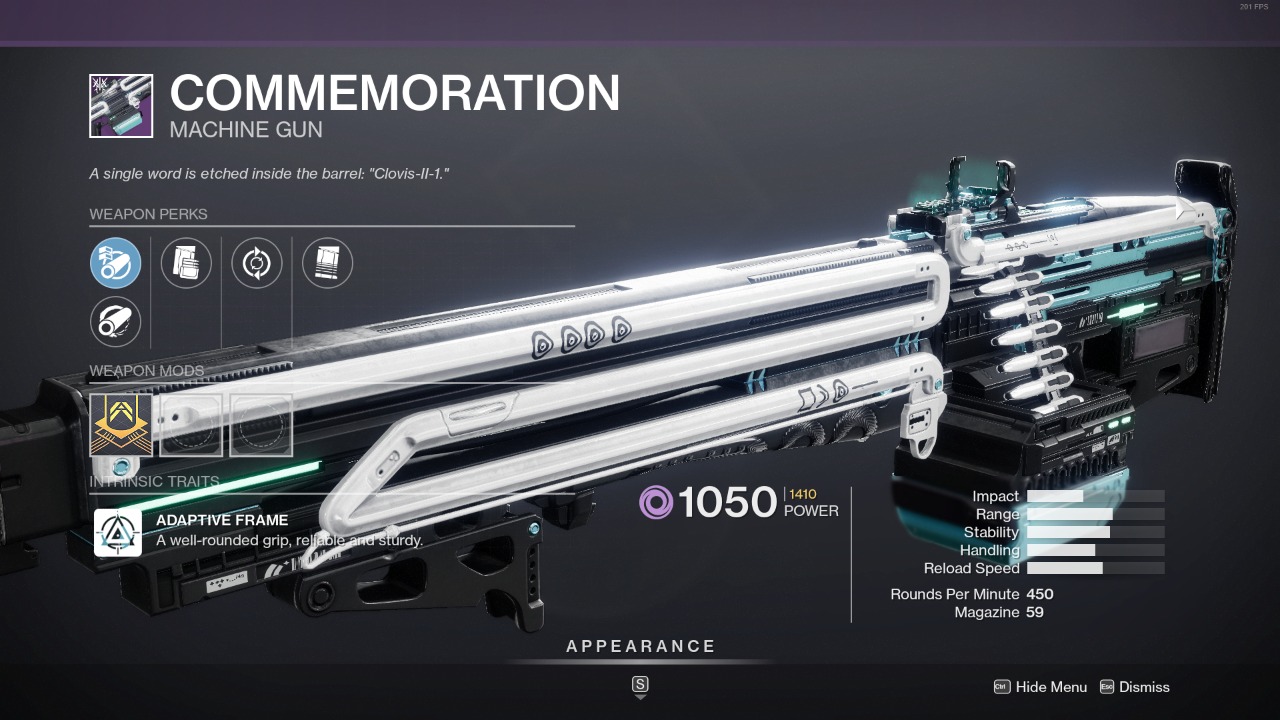The image size is (1280, 720).
Task: Click the Hide Menu option
Action: pyautogui.click(x=1040, y=687)
